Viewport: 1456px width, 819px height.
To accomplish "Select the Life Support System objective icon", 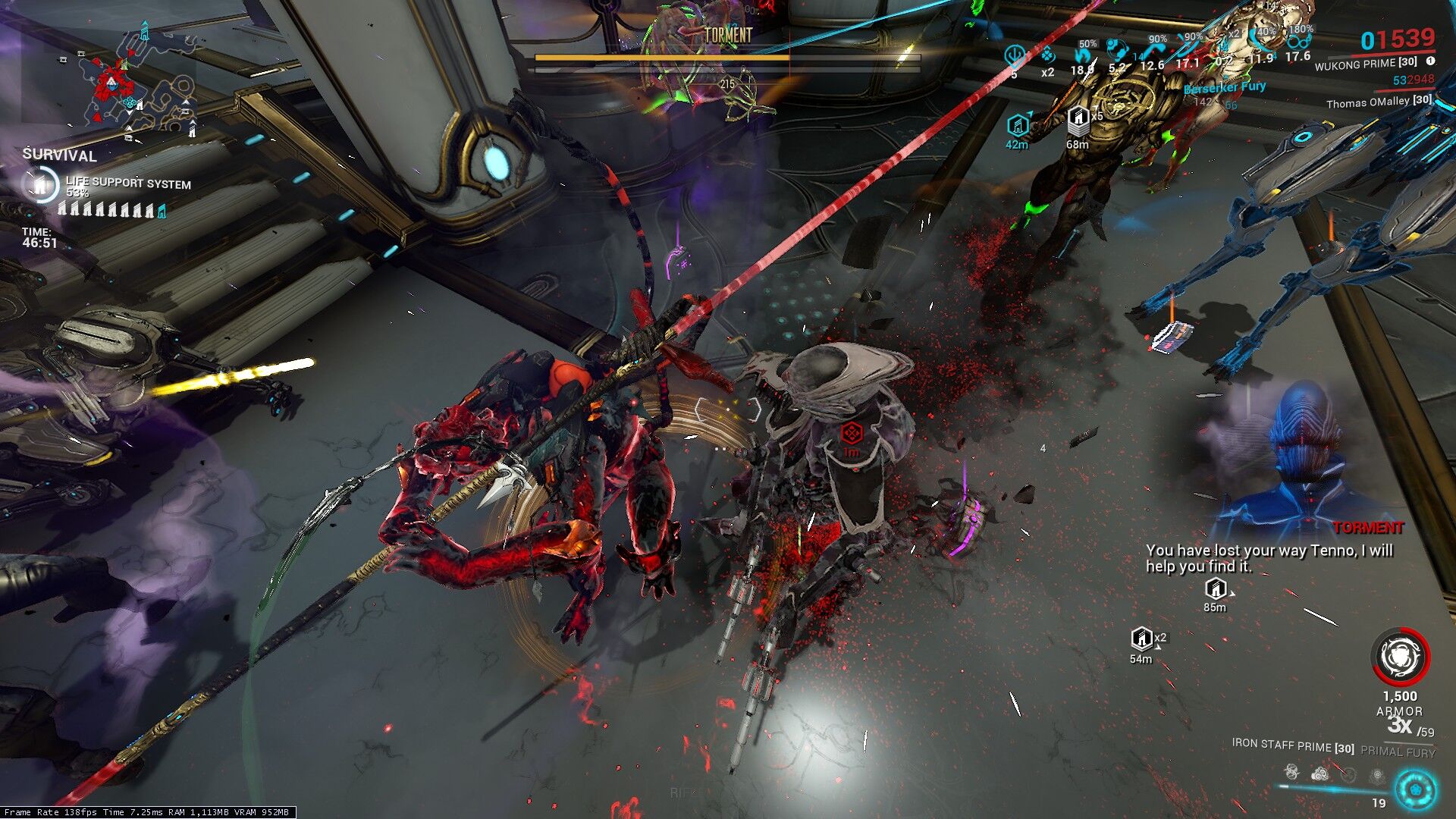I will (x=41, y=184).
